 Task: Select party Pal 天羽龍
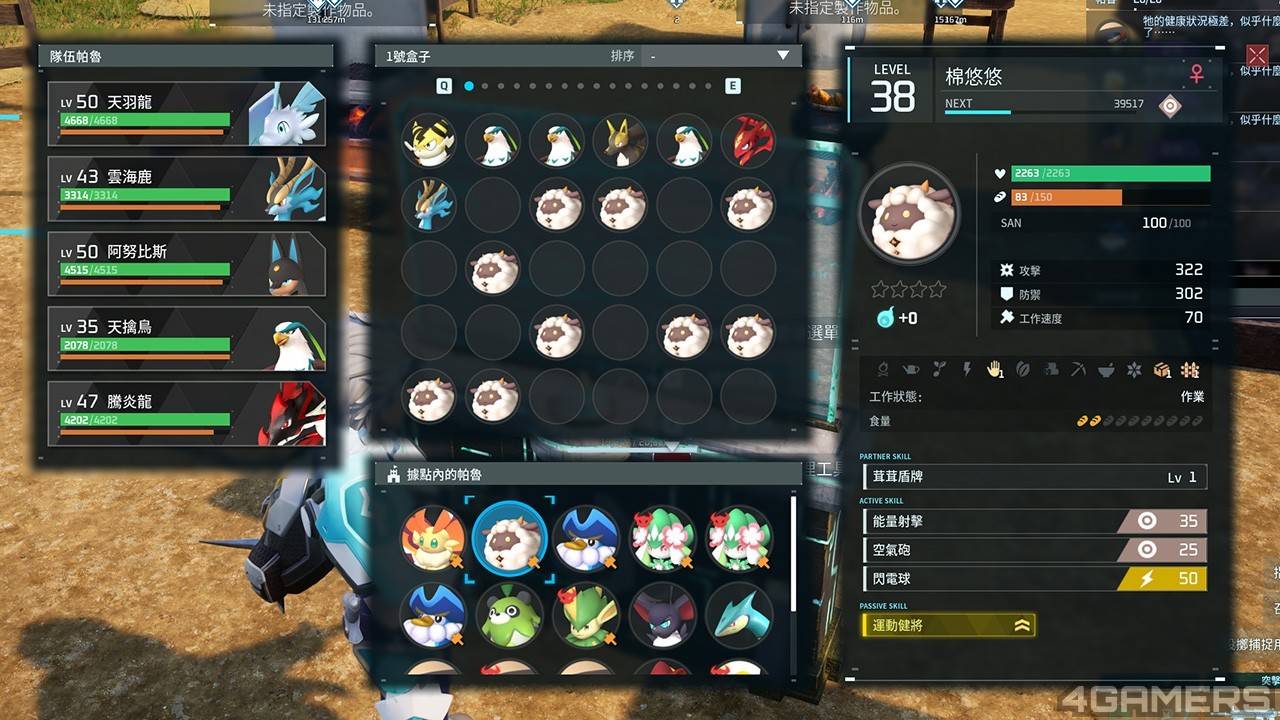click(186, 114)
